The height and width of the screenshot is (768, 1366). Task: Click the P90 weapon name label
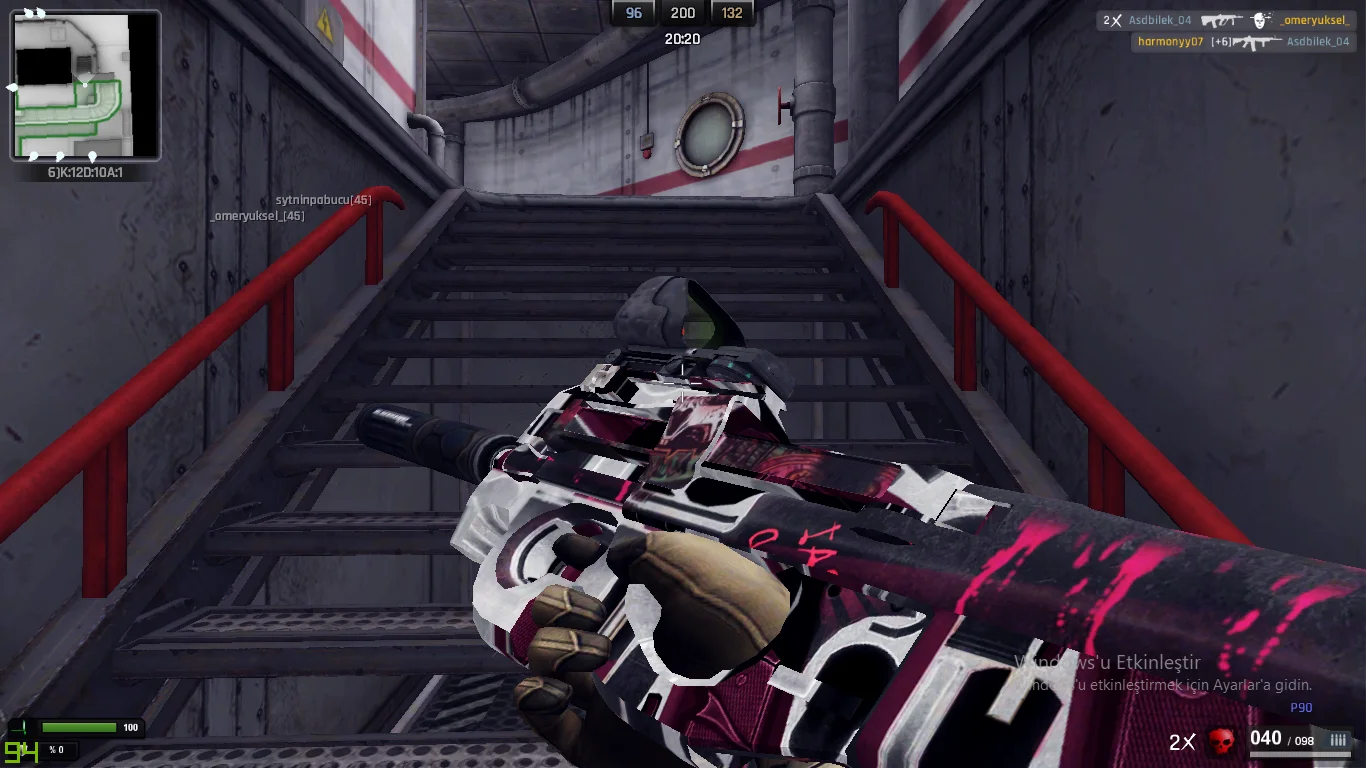tap(1300, 708)
